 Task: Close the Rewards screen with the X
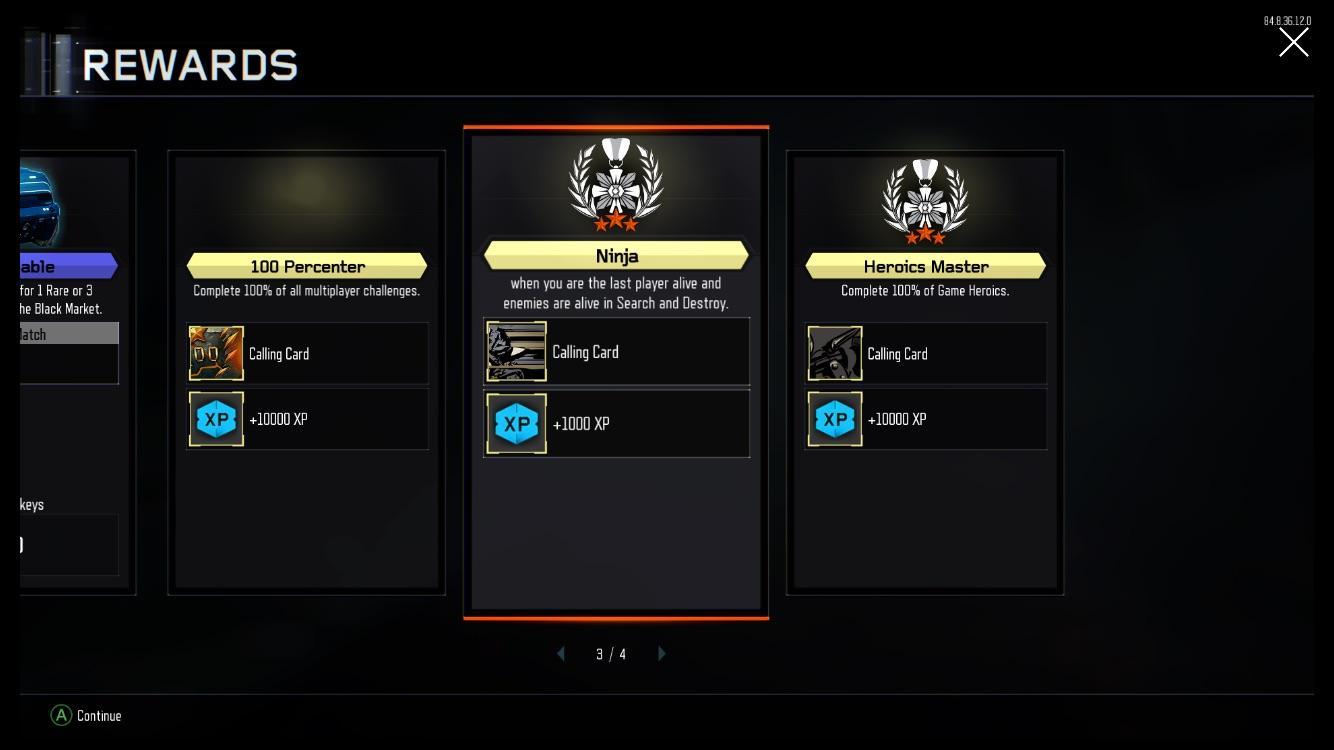tap(1293, 42)
